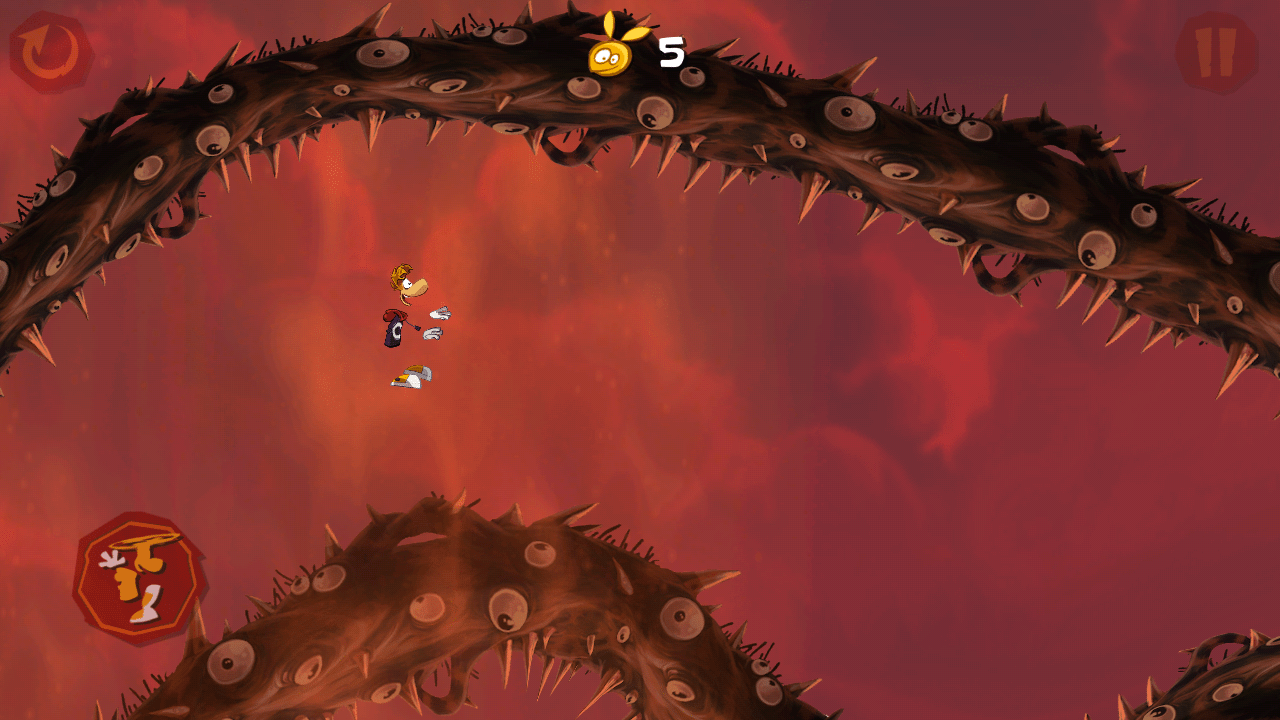The width and height of the screenshot is (1280, 720).
Task: Select Rayman's floating sneakers
Action: [410, 375]
